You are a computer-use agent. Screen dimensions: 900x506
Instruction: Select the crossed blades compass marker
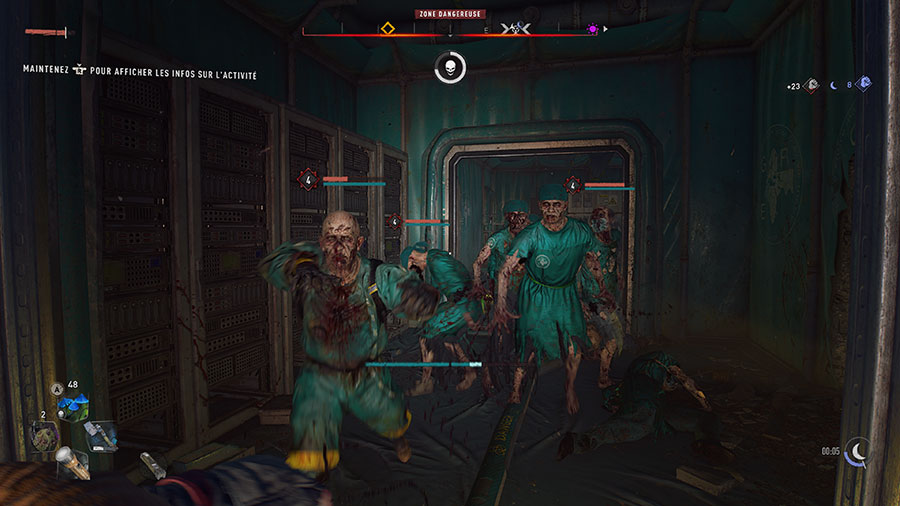[516, 29]
